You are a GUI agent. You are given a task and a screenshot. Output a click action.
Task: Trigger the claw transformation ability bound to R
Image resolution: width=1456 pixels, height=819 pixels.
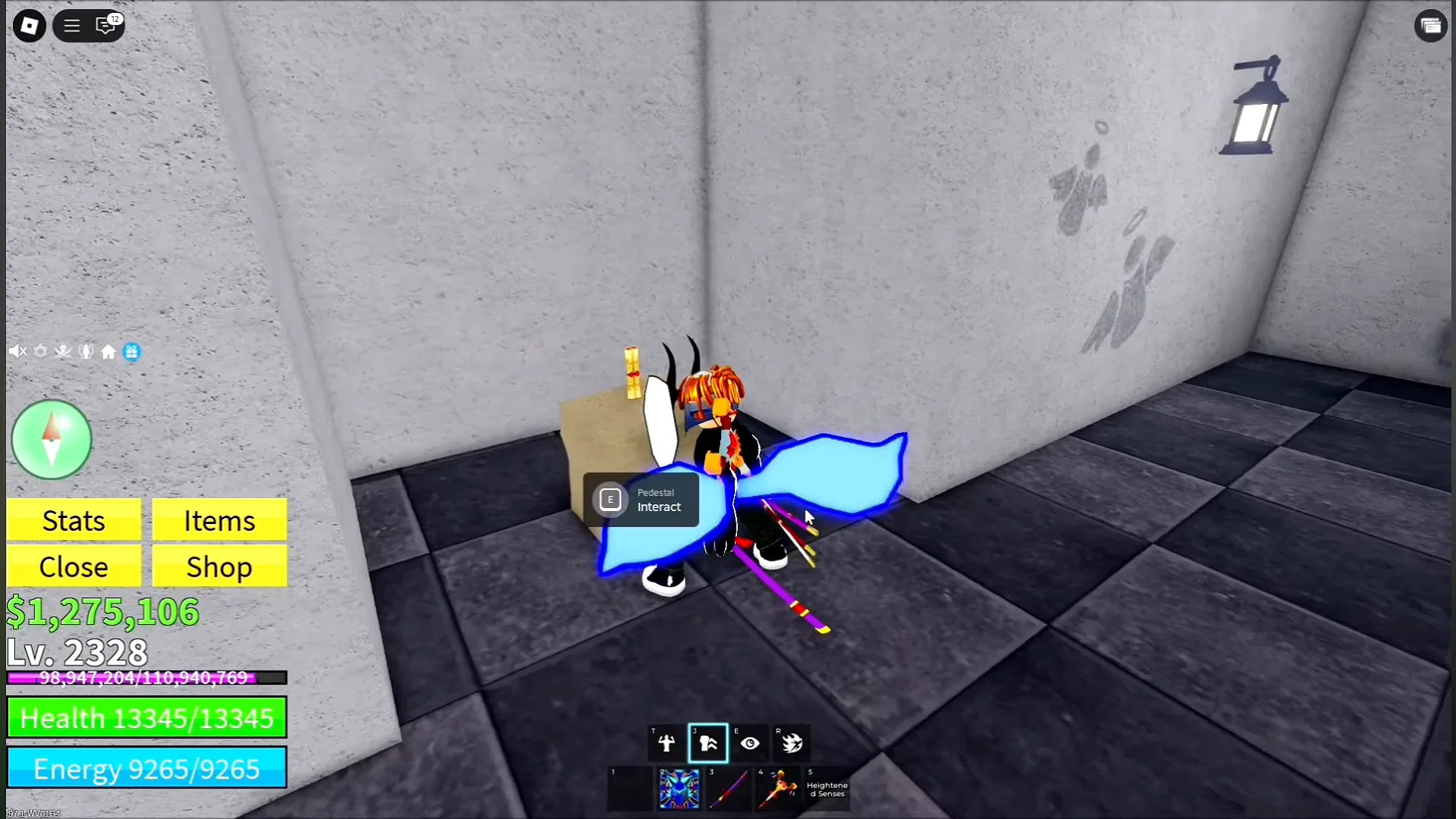tap(792, 743)
